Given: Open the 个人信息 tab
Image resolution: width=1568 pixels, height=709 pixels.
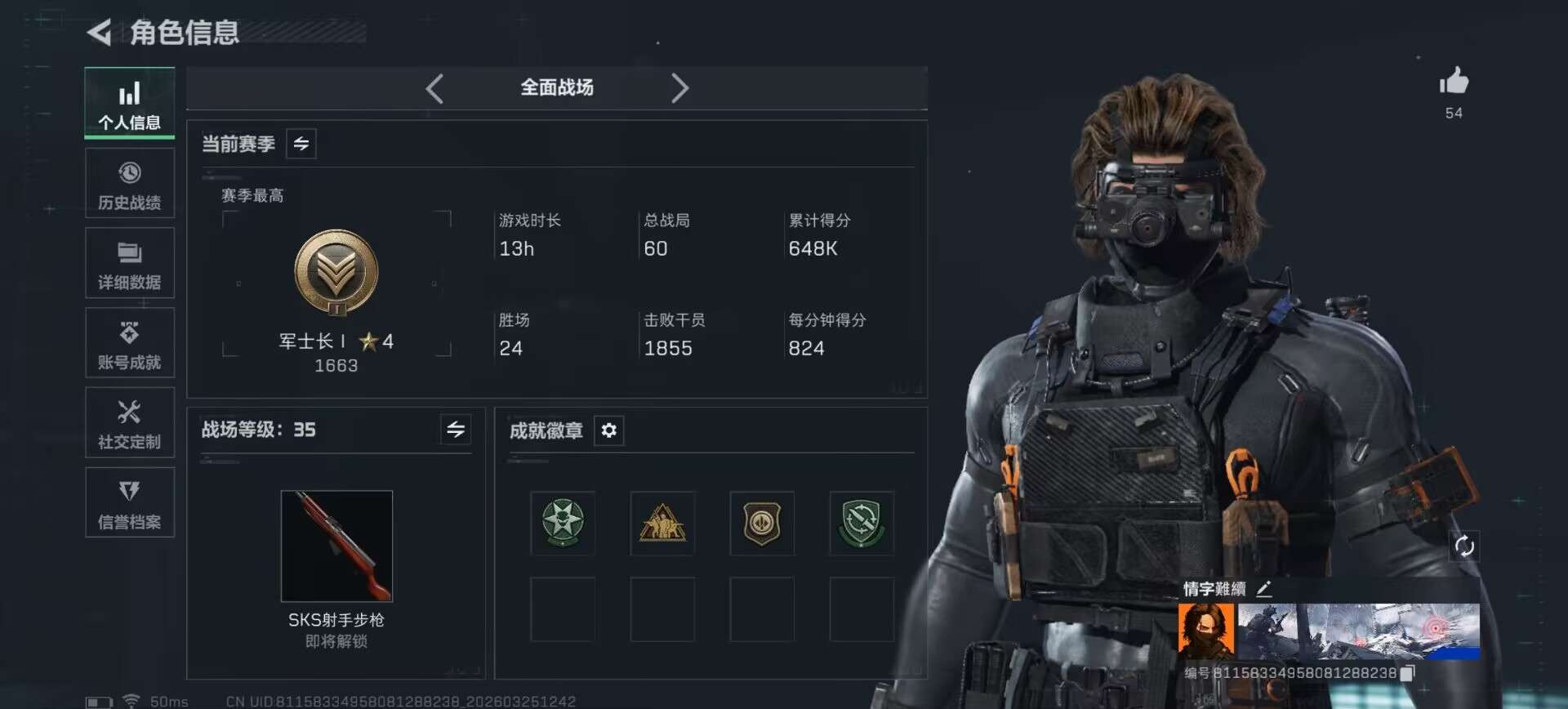Looking at the screenshot, I should (130, 103).
